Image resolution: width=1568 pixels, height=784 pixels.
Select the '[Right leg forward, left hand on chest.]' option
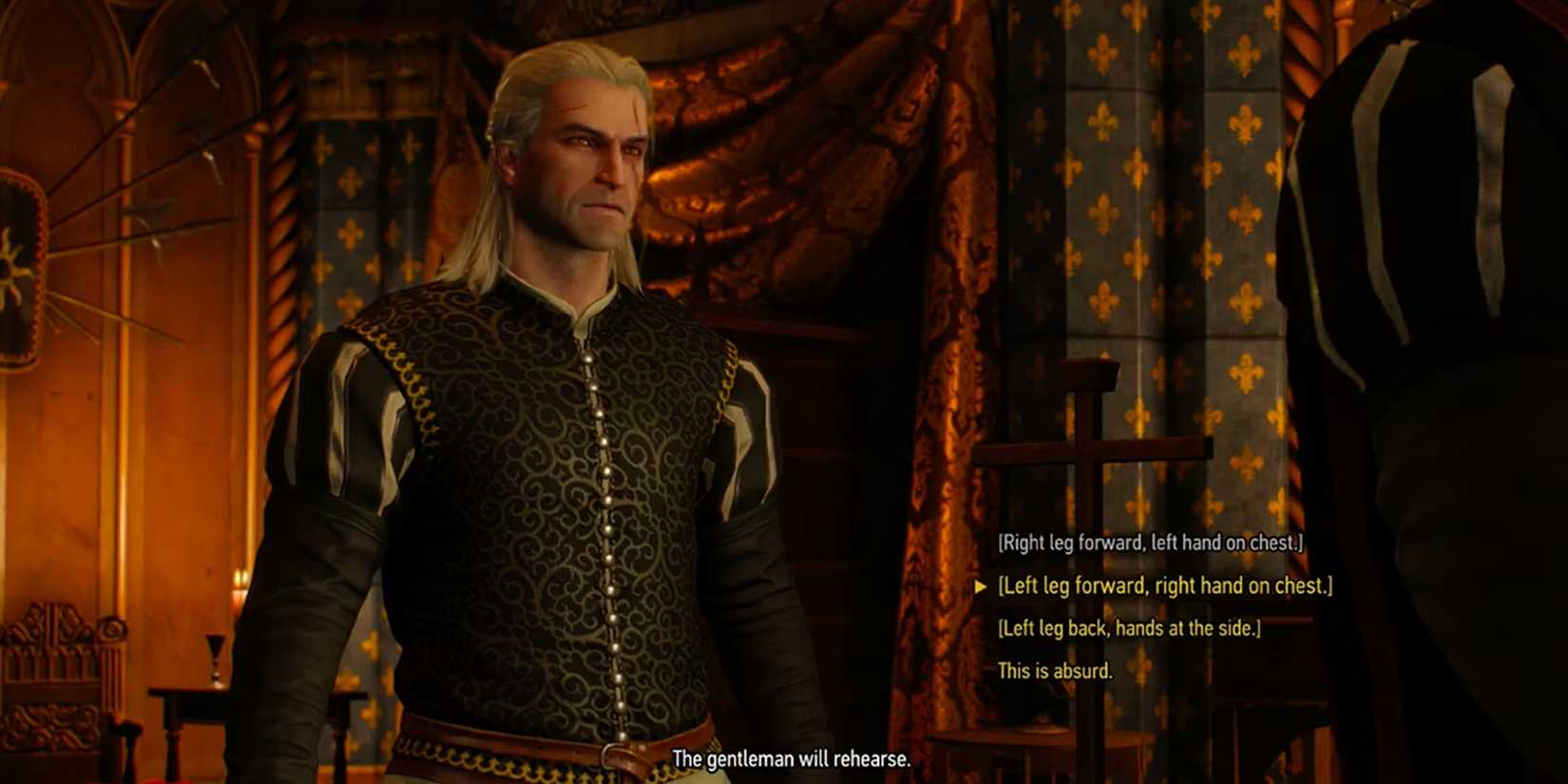pos(1150,543)
